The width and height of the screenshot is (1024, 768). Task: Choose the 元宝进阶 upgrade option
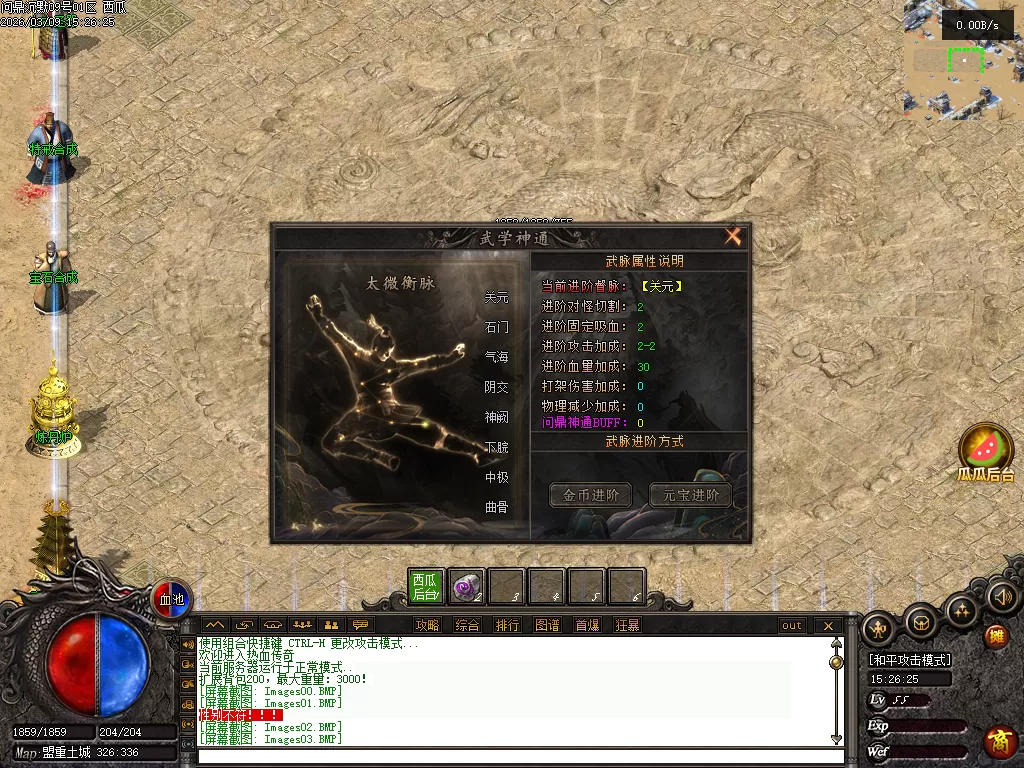690,495
